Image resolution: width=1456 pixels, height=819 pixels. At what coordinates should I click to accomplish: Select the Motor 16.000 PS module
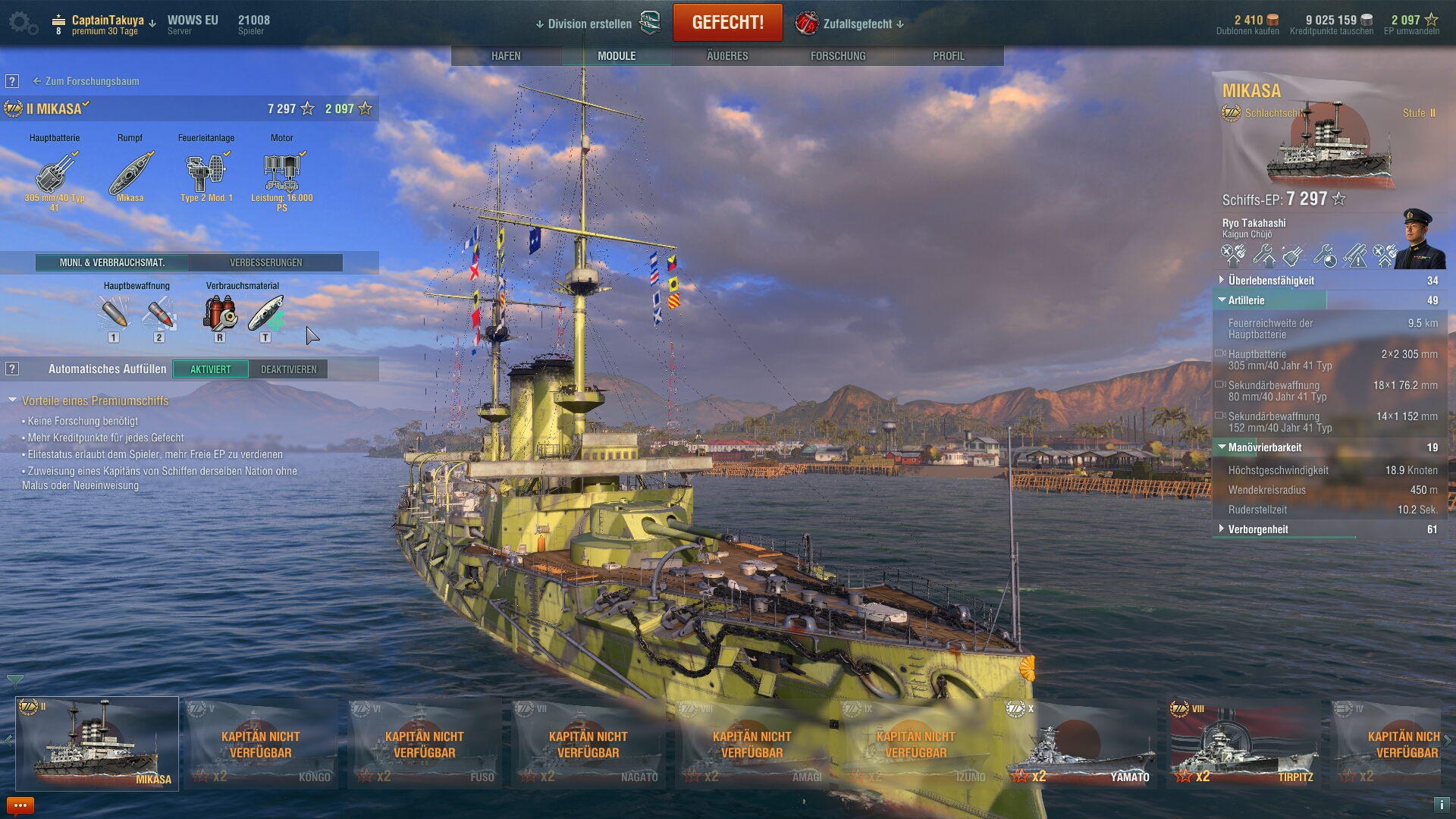click(x=282, y=174)
